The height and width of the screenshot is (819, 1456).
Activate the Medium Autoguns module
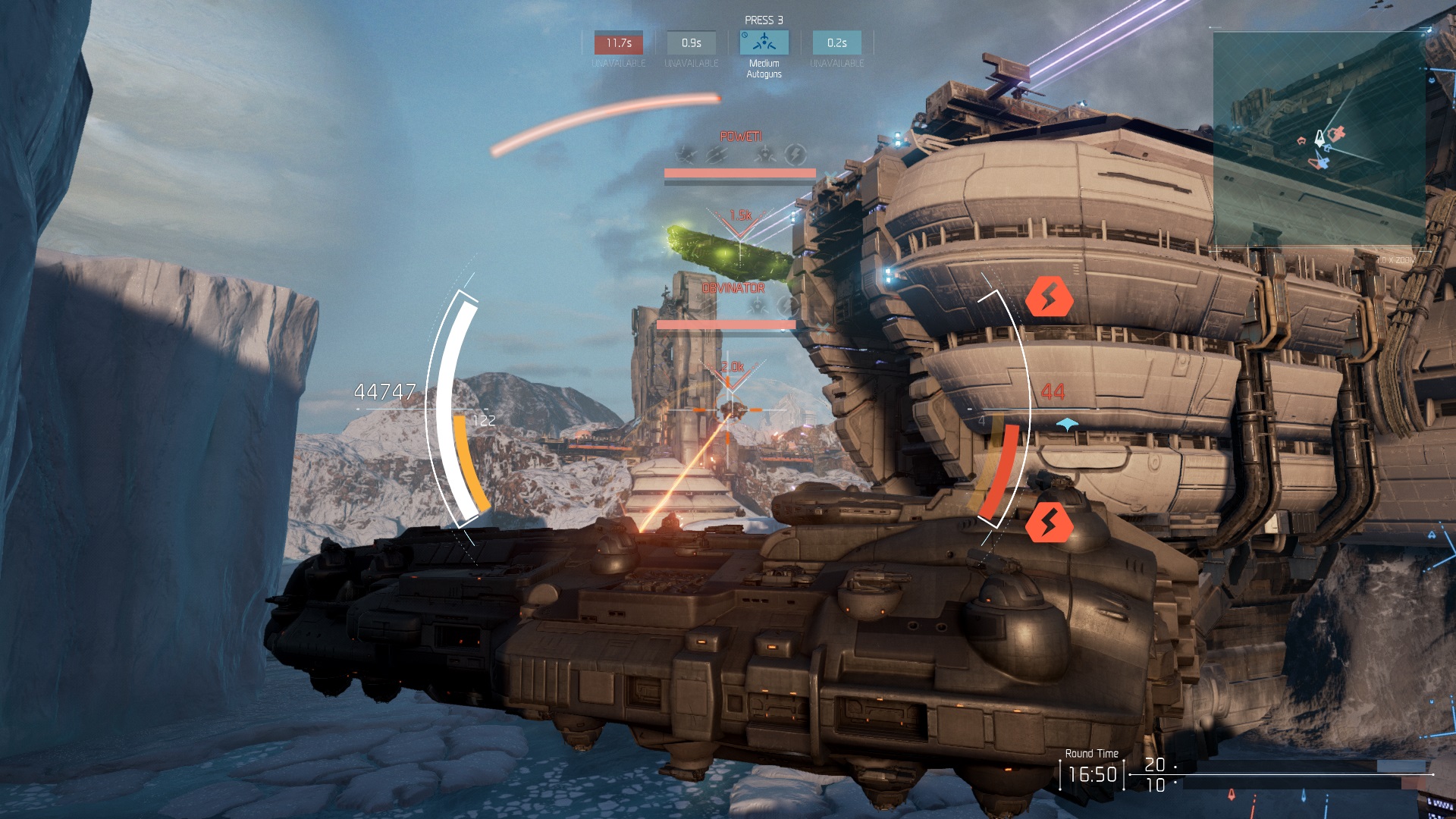[764, 43]
